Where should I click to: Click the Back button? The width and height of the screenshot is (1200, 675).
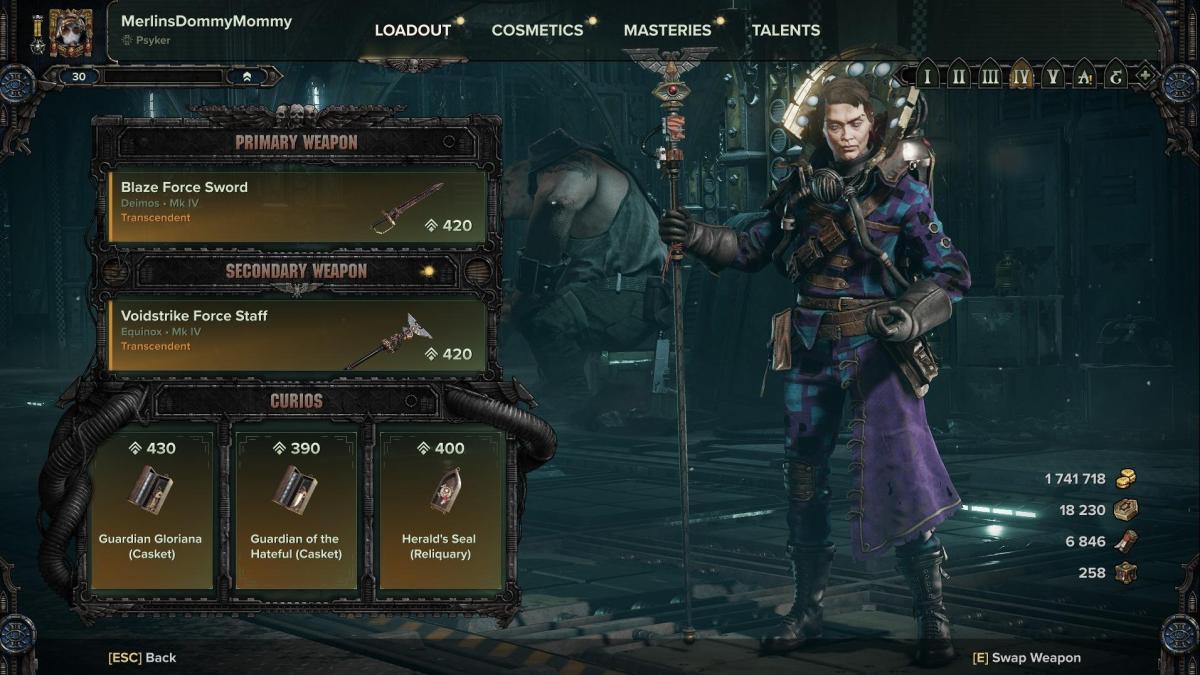[142, 657]
